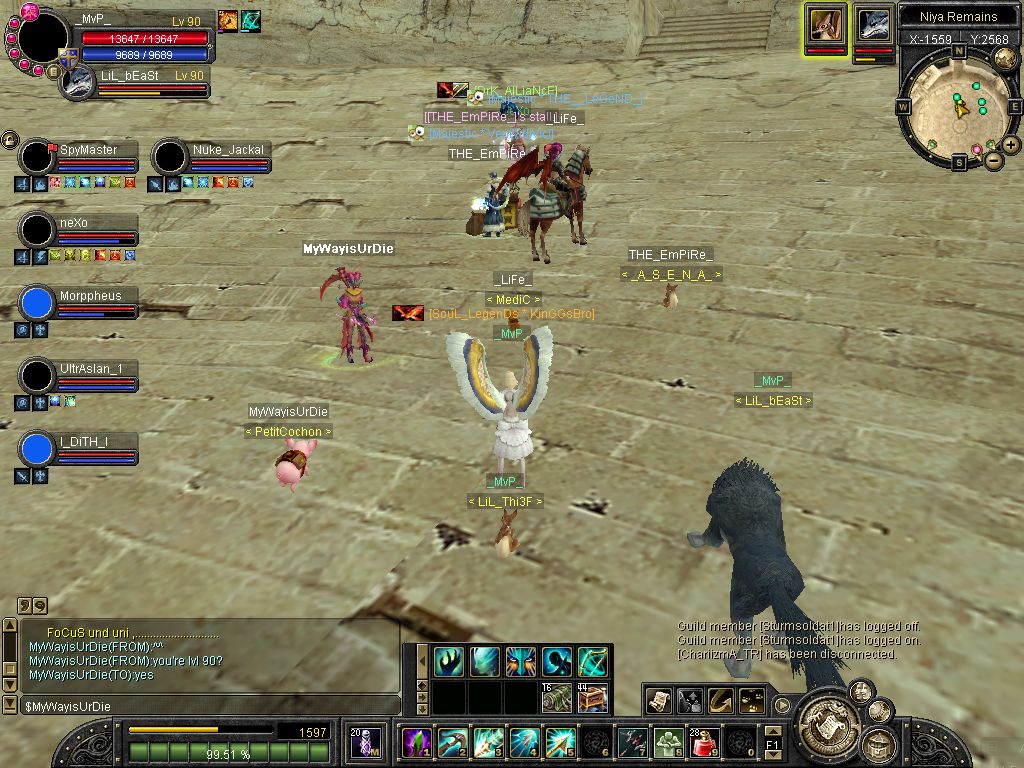Open the fox pet portrait
The image size is (1024, 768).
click(825, 25)
